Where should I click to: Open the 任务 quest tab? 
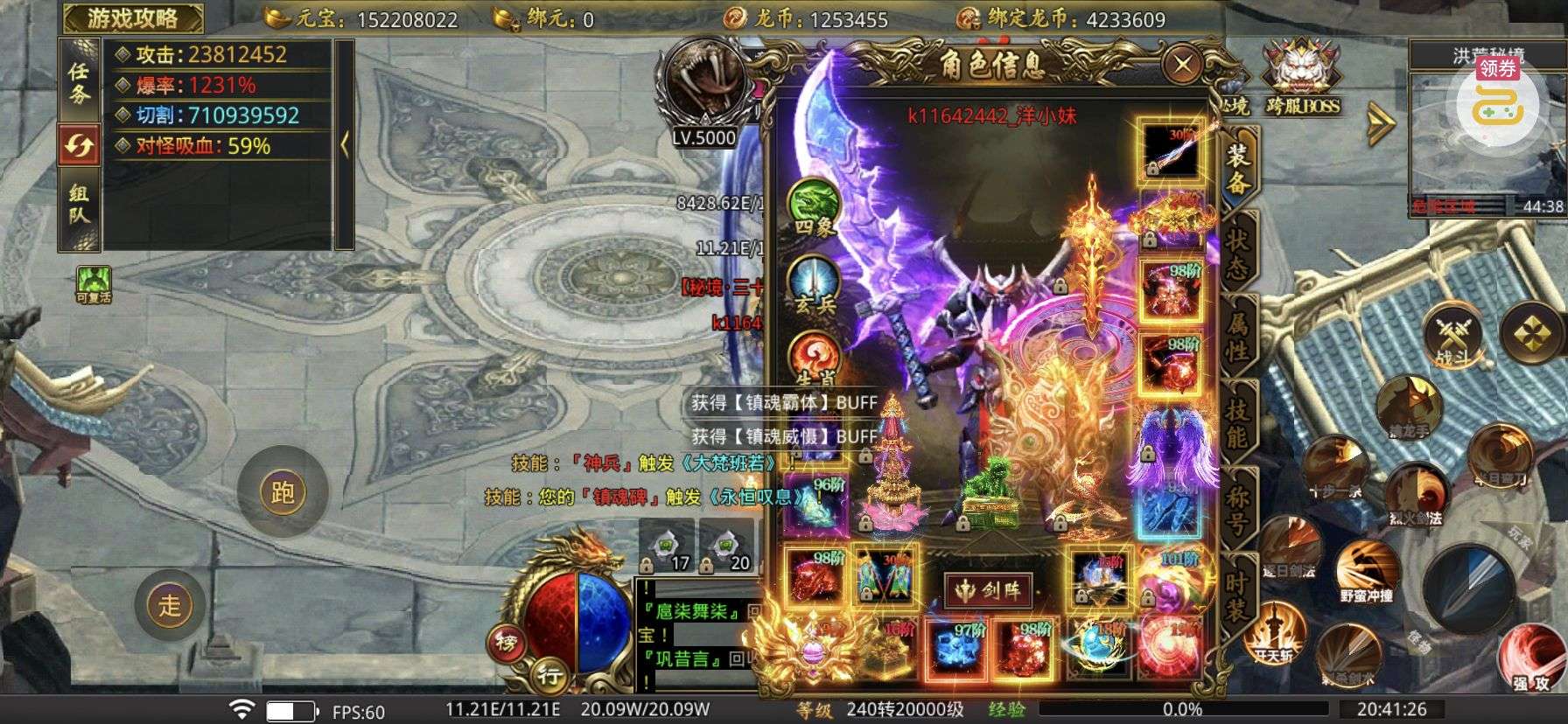click(x=79, y=82)
